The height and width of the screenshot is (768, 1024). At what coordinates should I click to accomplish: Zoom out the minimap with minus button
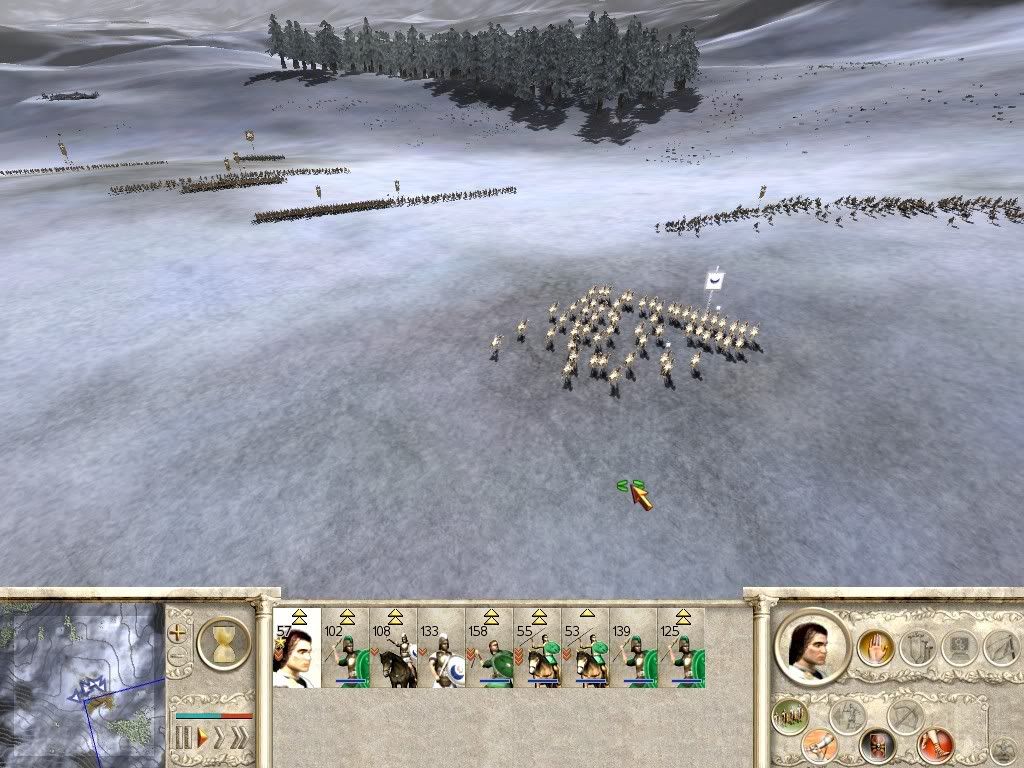coord(178,657)
